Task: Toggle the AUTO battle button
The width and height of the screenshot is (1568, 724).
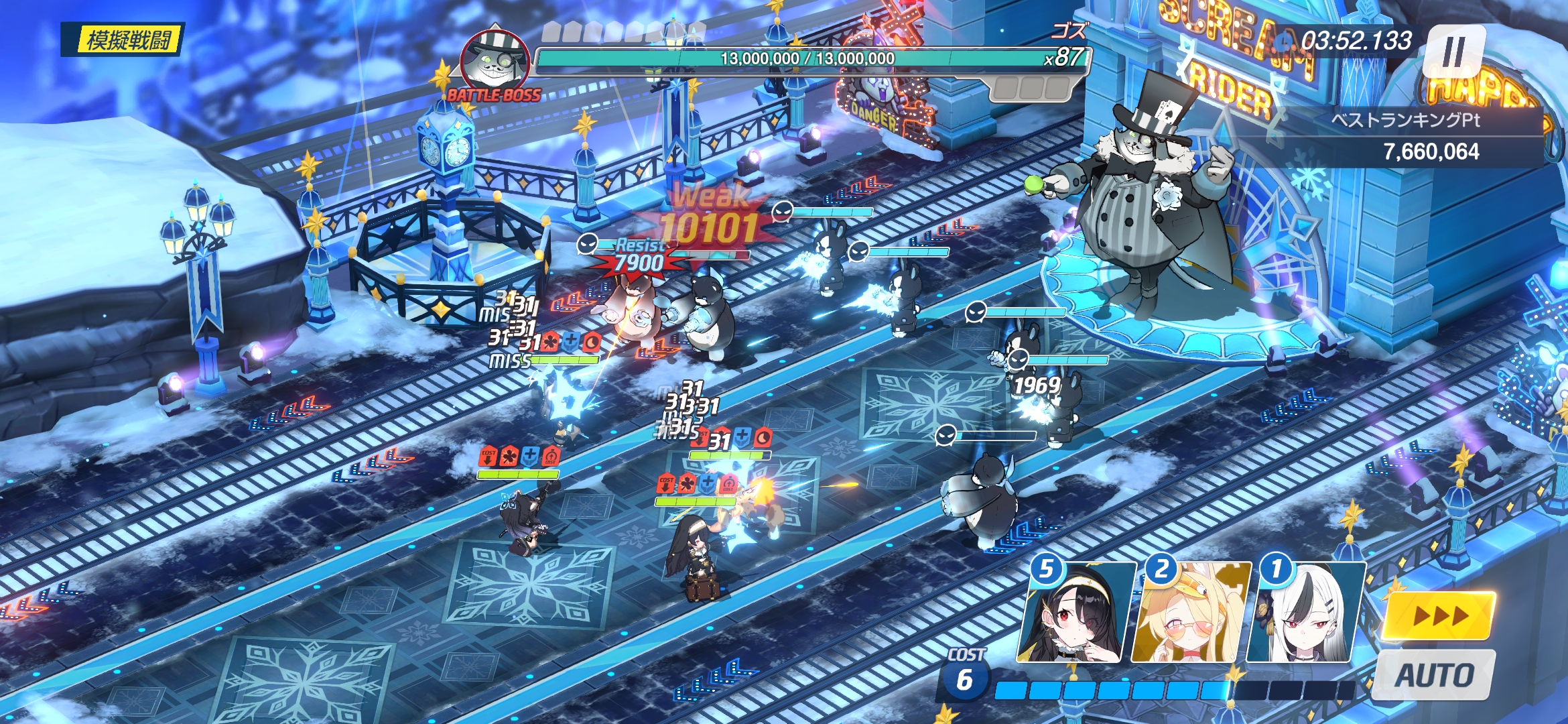Action: pos(1435,675)
